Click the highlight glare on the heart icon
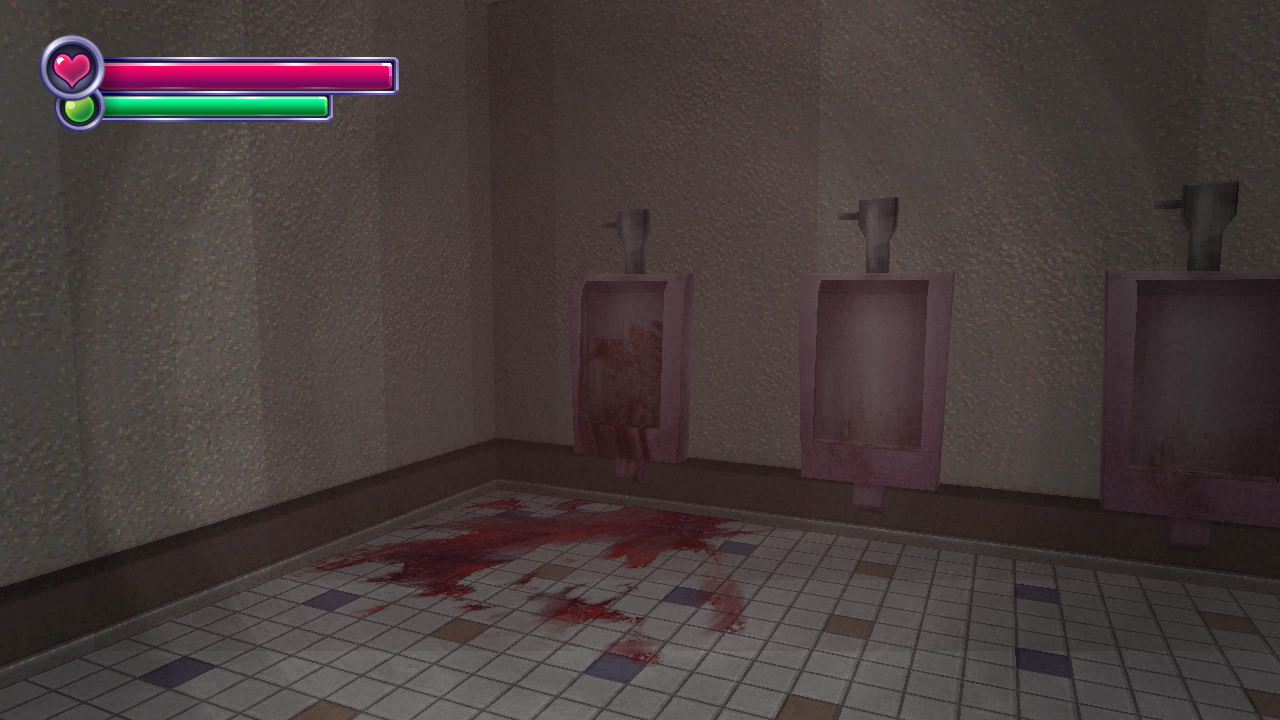Viewport: 1280px width, 720px height. 58,60
